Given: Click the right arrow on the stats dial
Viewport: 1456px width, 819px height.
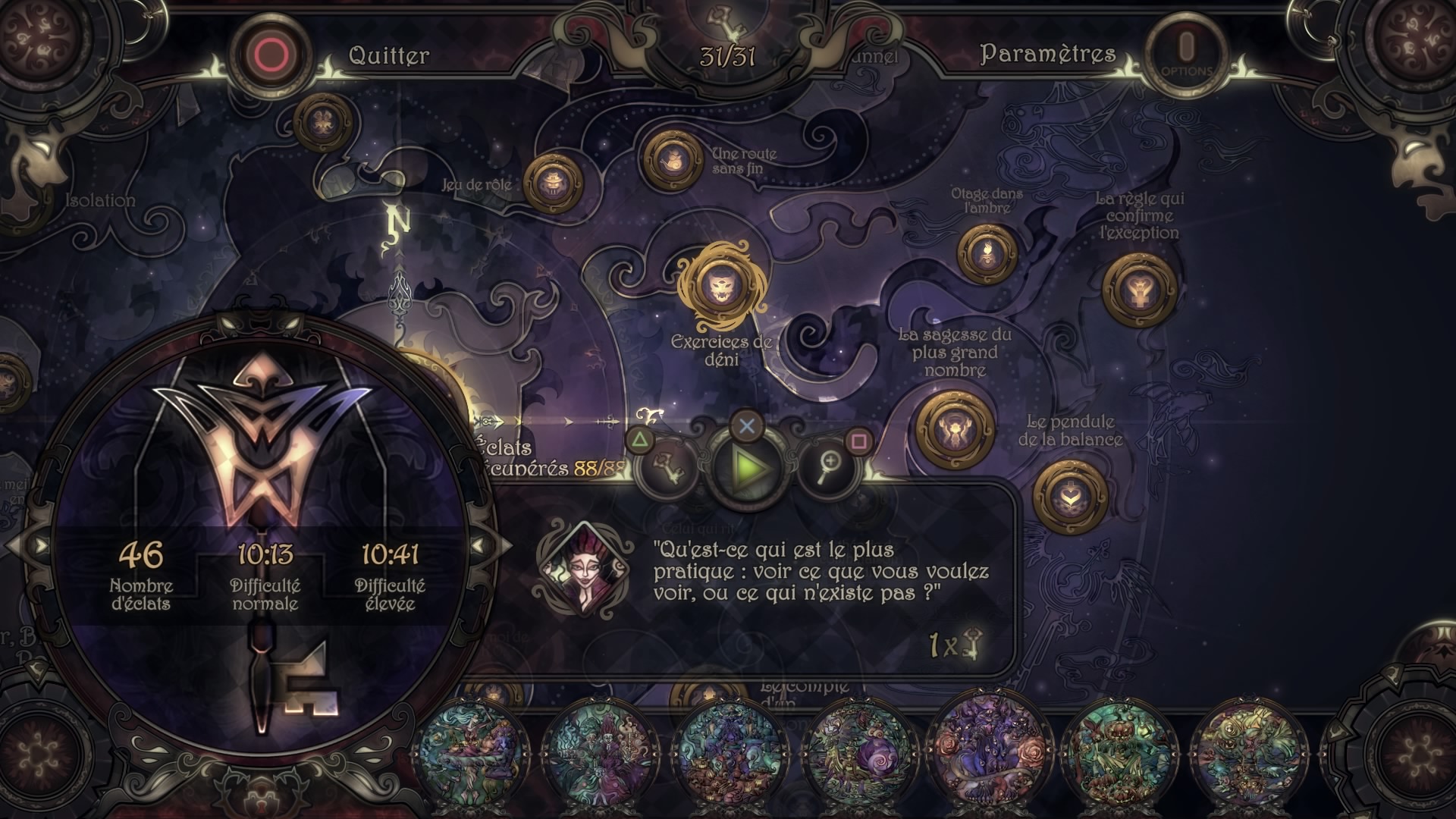Looking at the screenshot, I should click(479, 545).
